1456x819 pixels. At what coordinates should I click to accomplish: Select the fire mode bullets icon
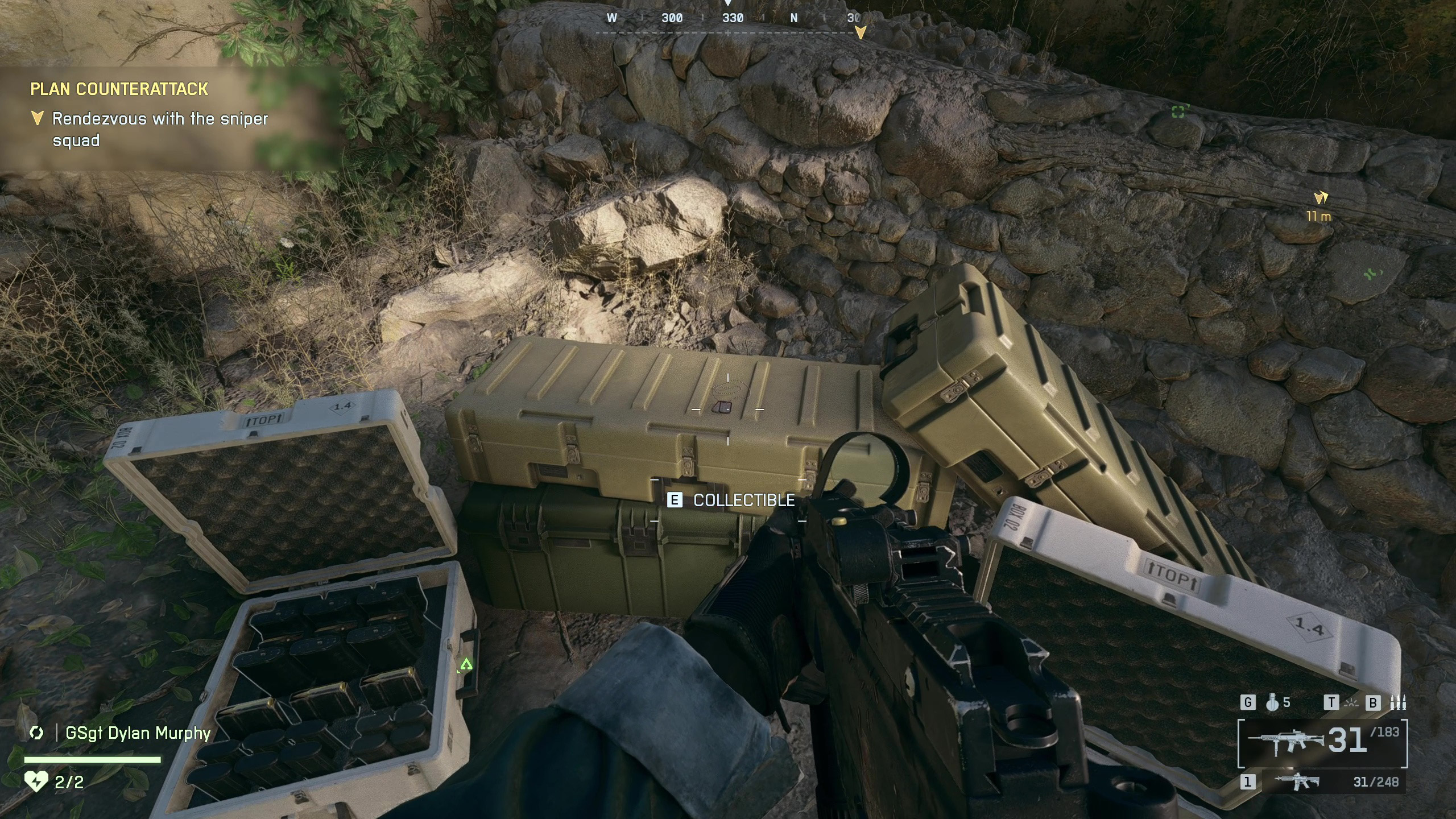click(x=1398, y=703)
